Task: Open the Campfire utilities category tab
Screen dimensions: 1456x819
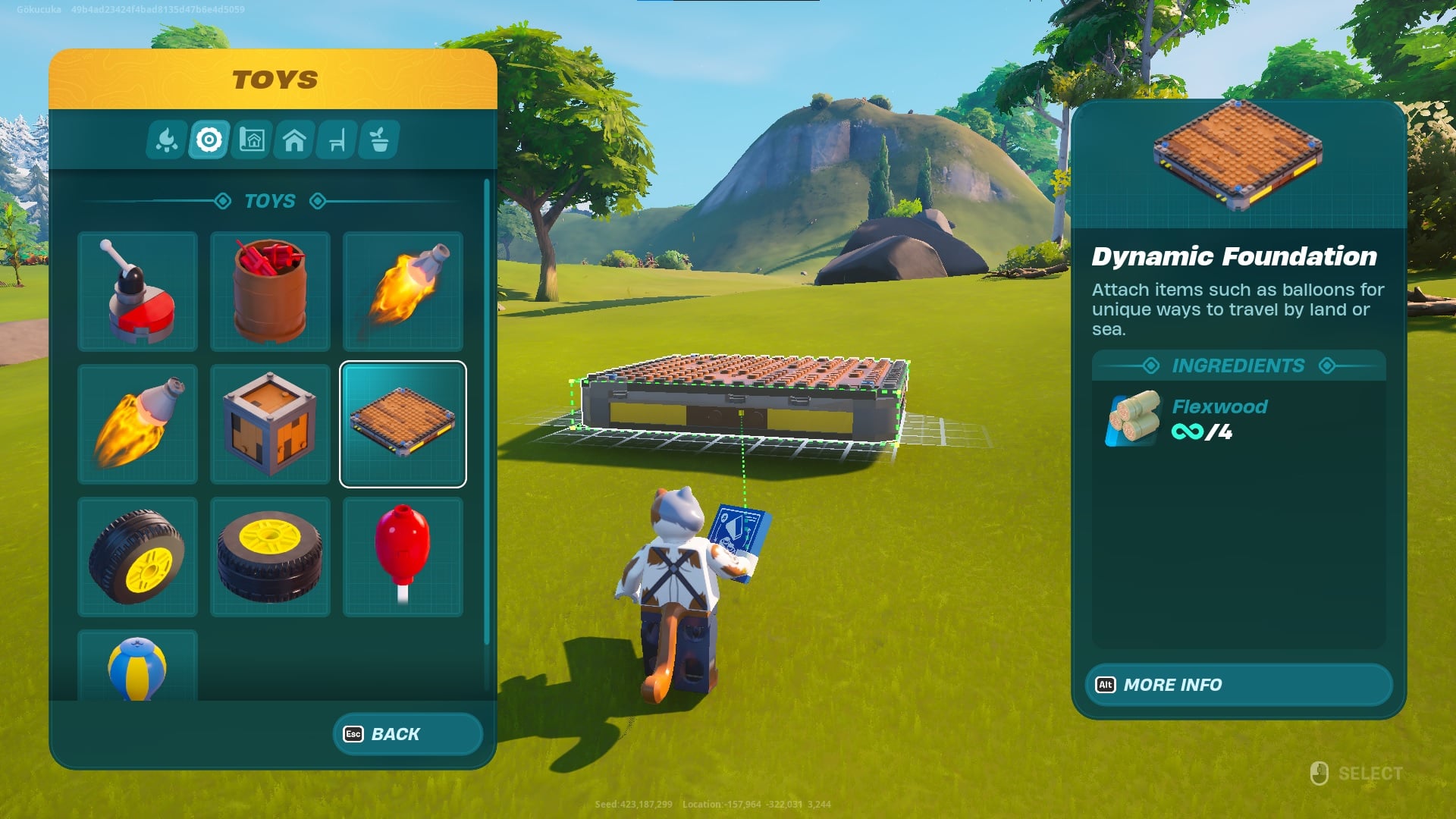Action: pos(168,140)
